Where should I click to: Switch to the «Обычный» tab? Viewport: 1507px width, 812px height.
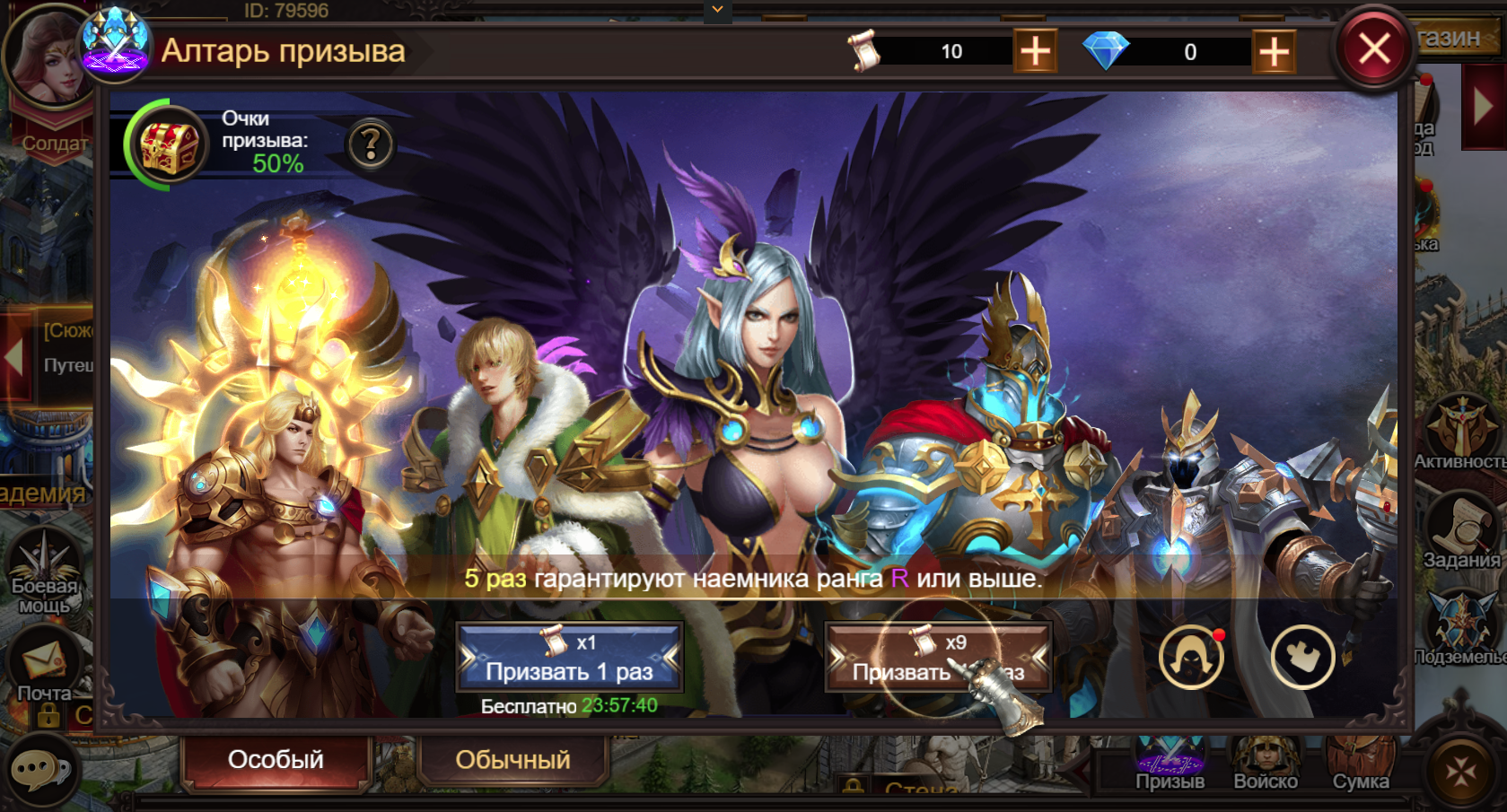click(513, 760)
